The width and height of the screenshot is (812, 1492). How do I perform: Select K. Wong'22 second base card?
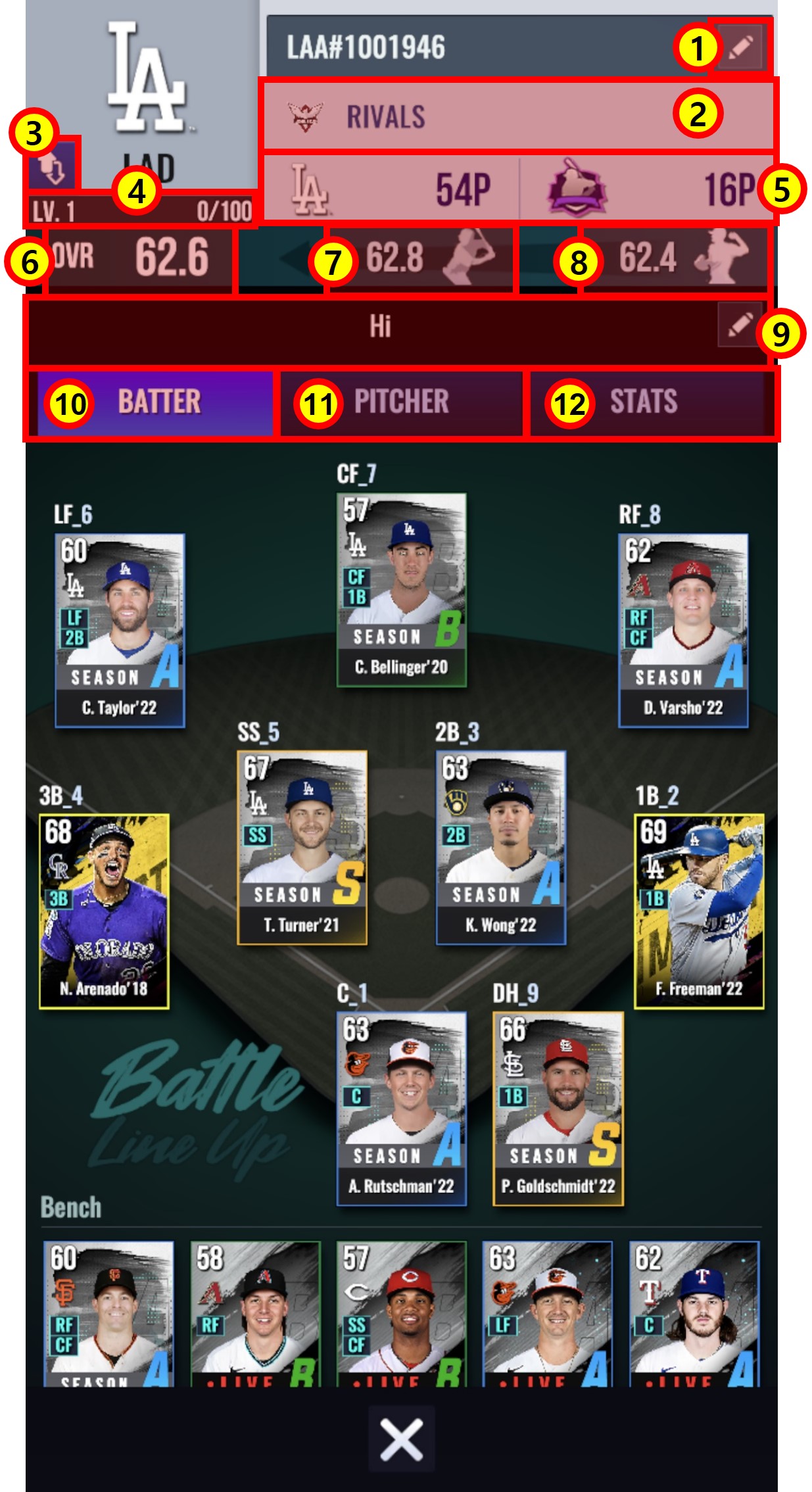coord(500,848)
